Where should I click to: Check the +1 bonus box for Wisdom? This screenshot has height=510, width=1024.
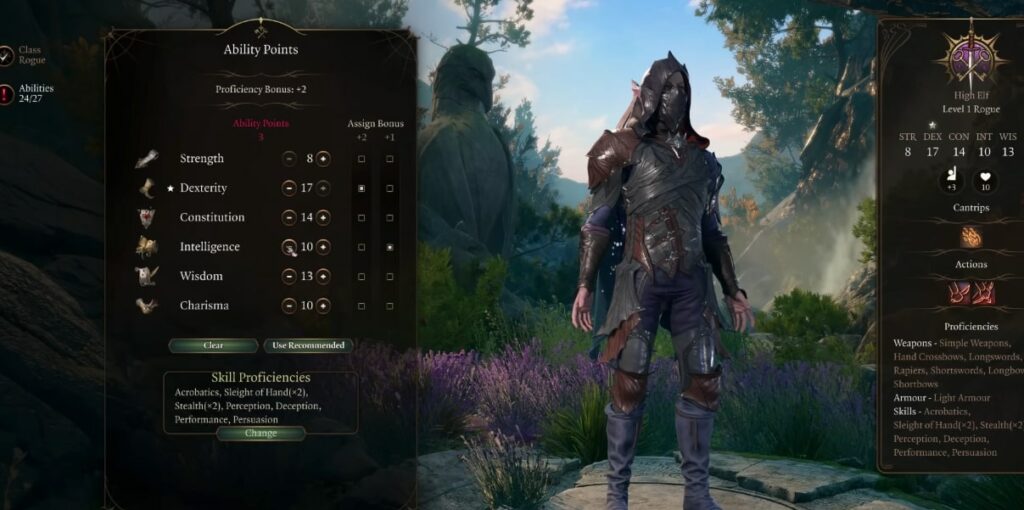(390, 276)
